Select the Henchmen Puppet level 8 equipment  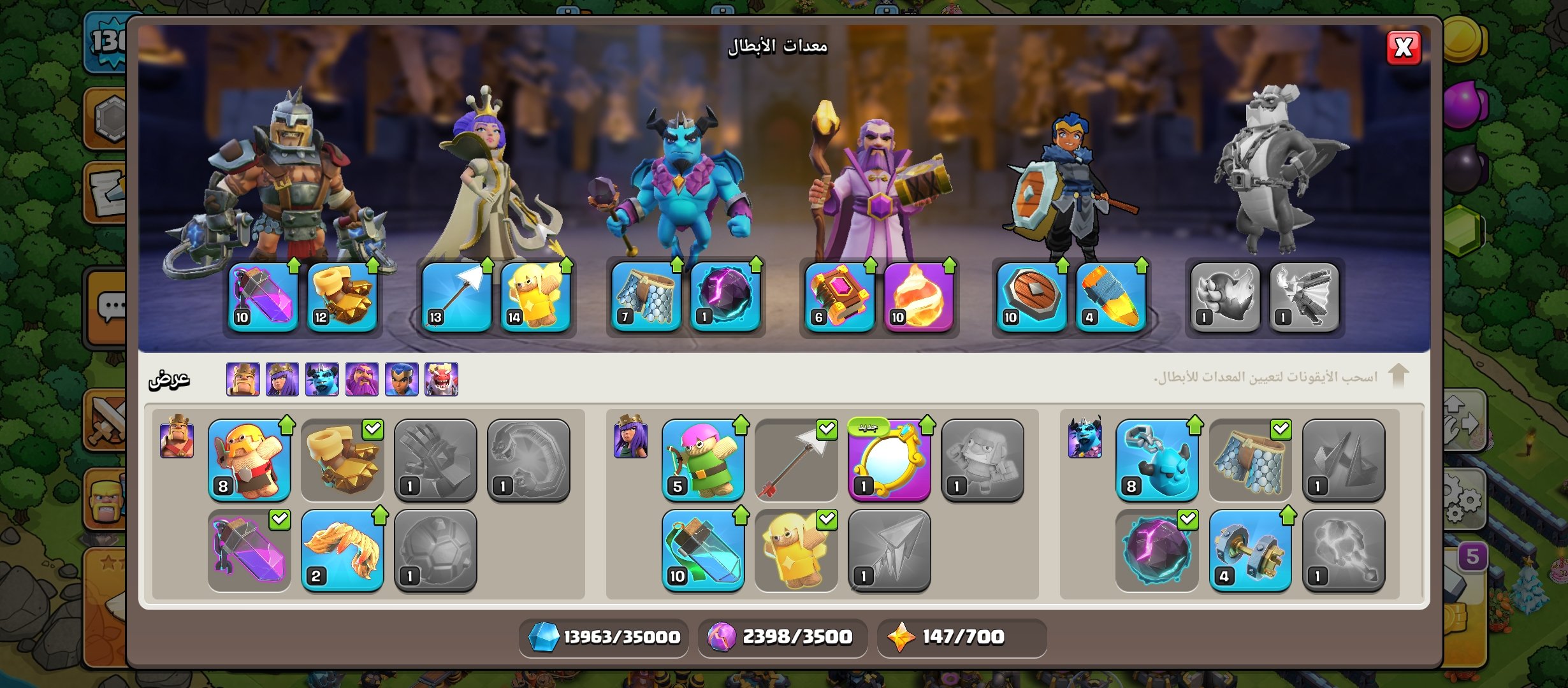[1157, 460]
